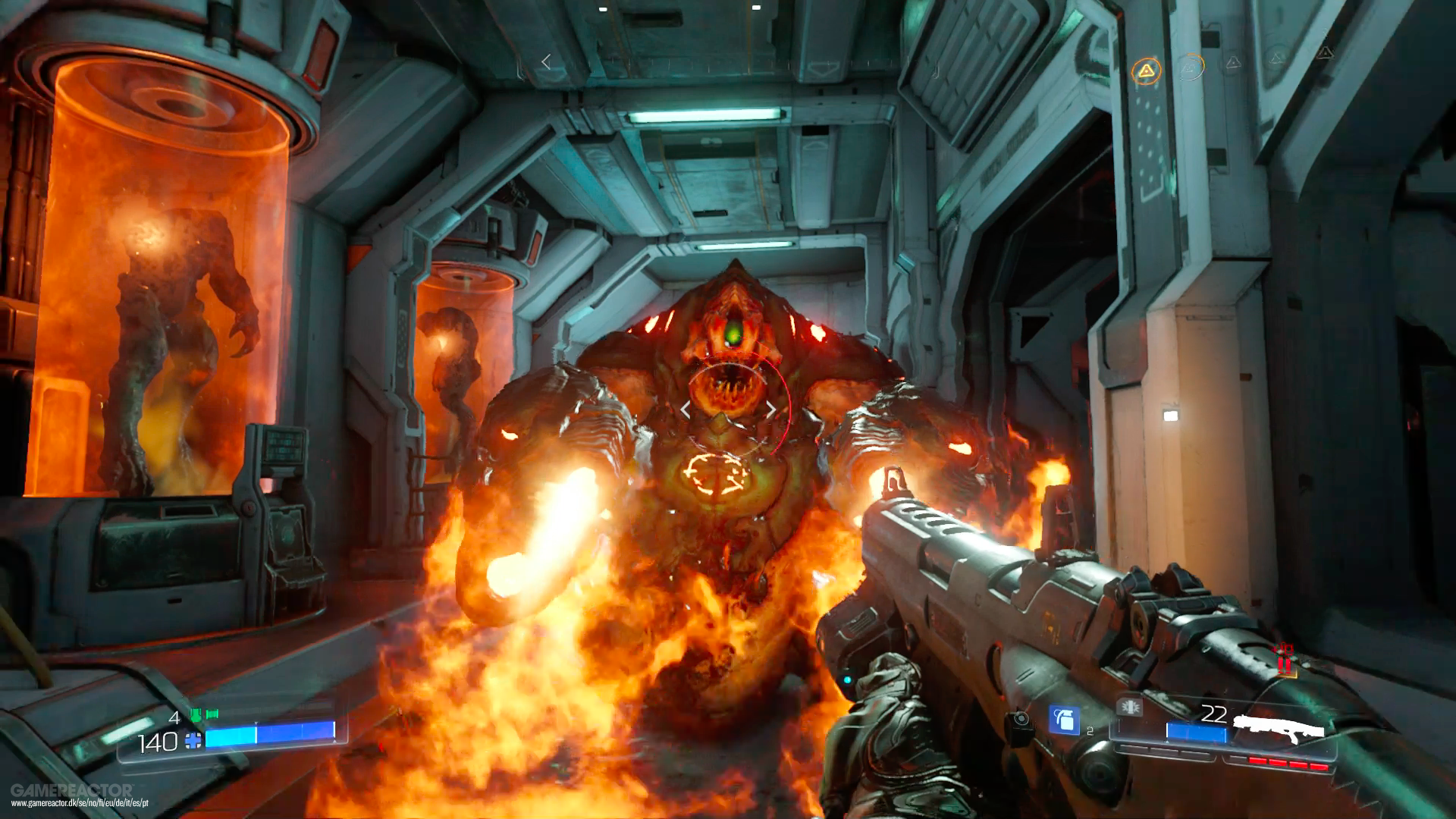Select the green armor icon
This screenshot has height=819, width=1456.
[204, 714]
